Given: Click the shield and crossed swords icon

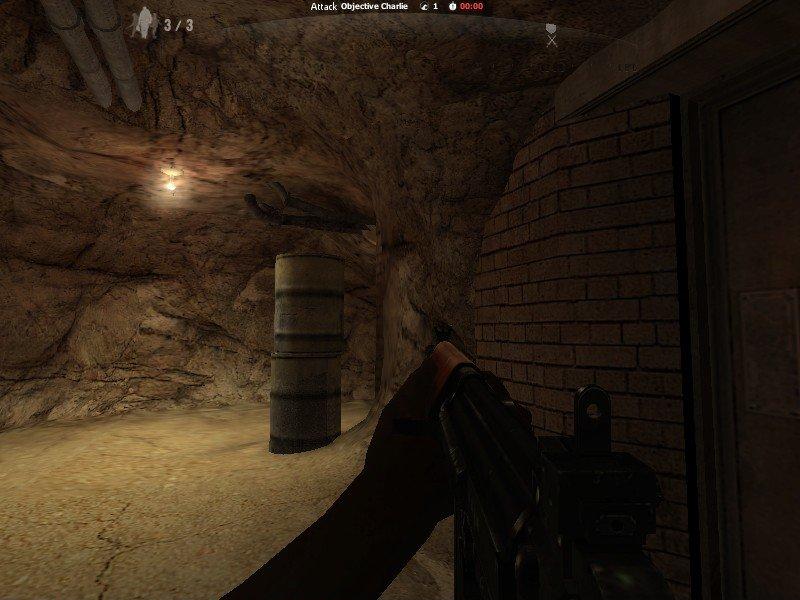Looking at the screenshot, I should click(549, 36).
